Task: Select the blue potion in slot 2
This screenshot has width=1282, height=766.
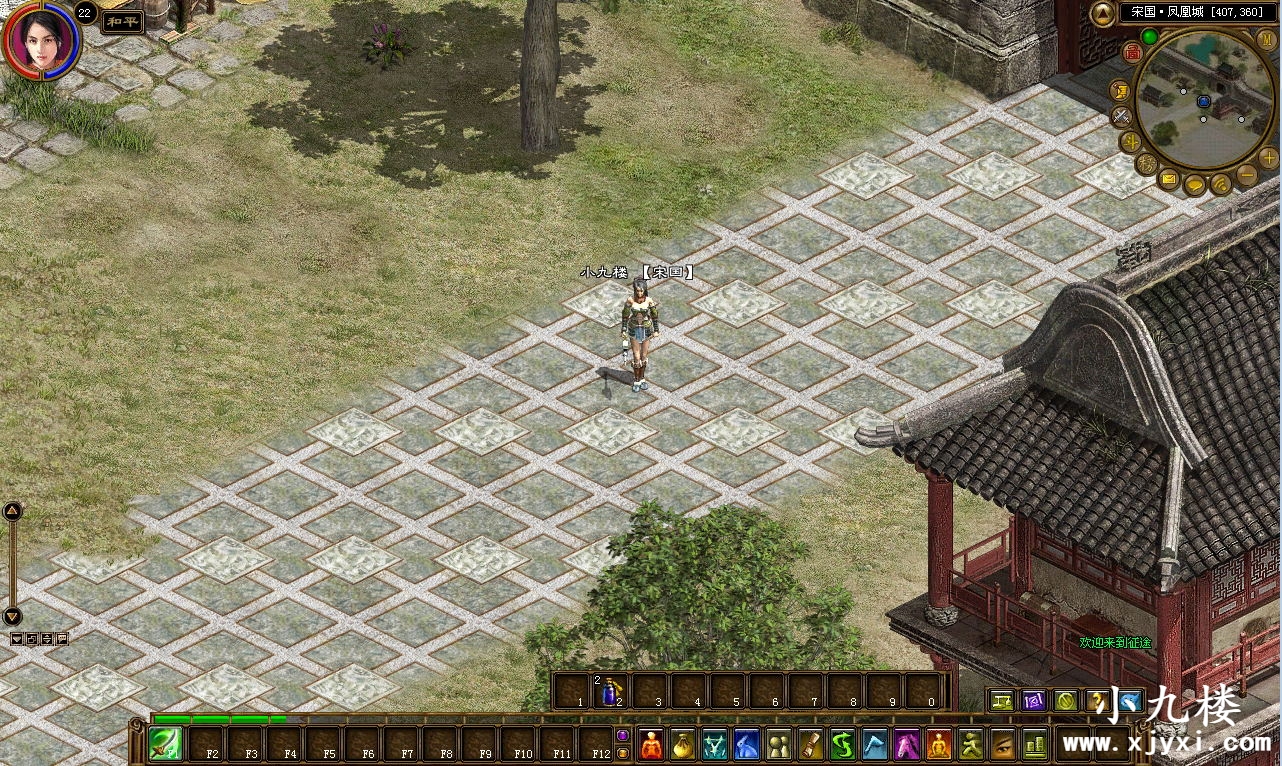Action: click(x=613, y=691)
